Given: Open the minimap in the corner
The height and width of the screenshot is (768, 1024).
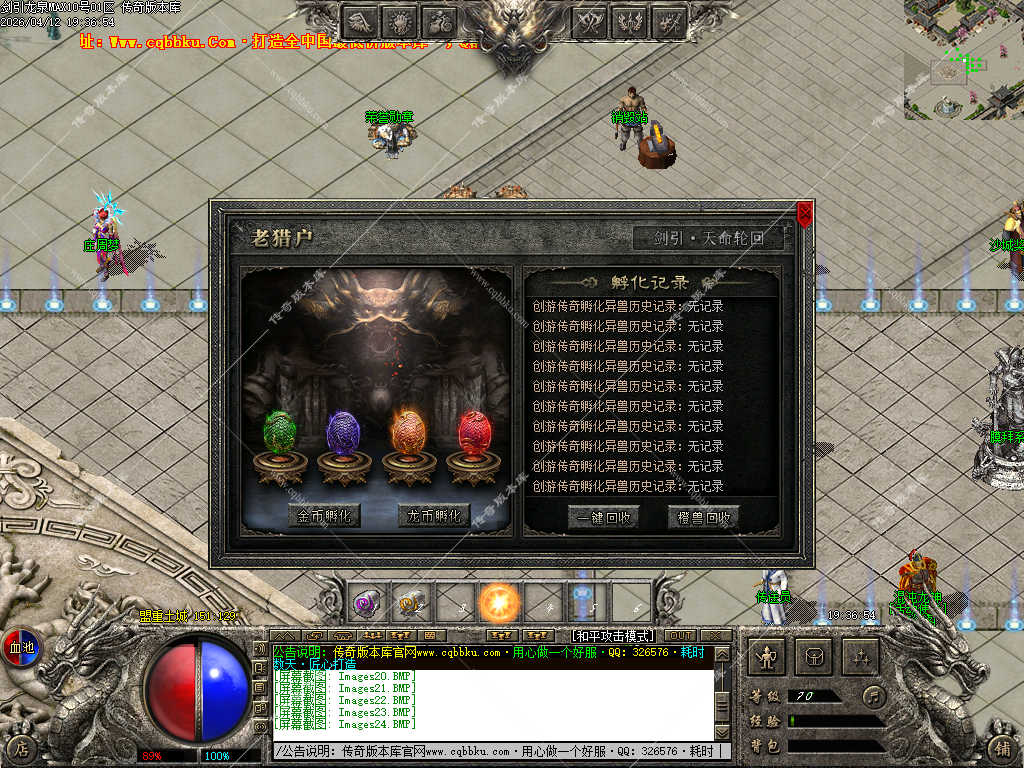Looking at the screenshot, I should point(963,60).
